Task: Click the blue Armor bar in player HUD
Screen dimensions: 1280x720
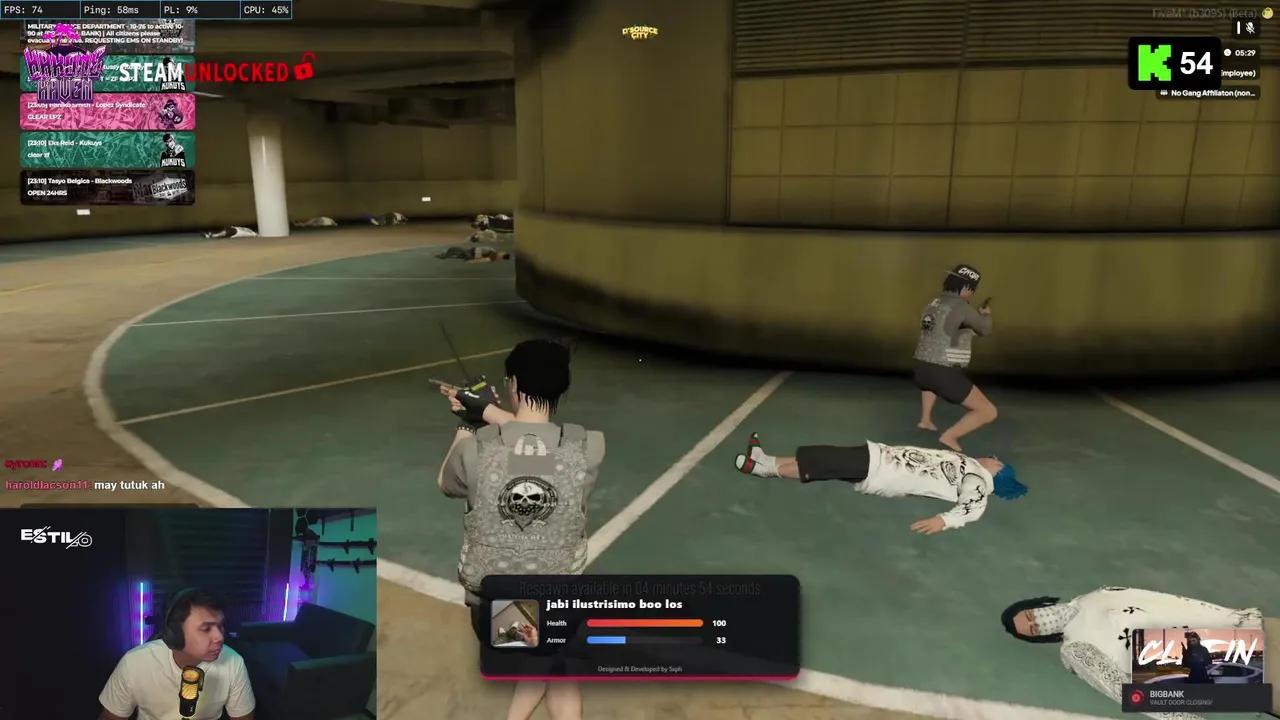Action: pyautogui.click(x=607, y=640)
